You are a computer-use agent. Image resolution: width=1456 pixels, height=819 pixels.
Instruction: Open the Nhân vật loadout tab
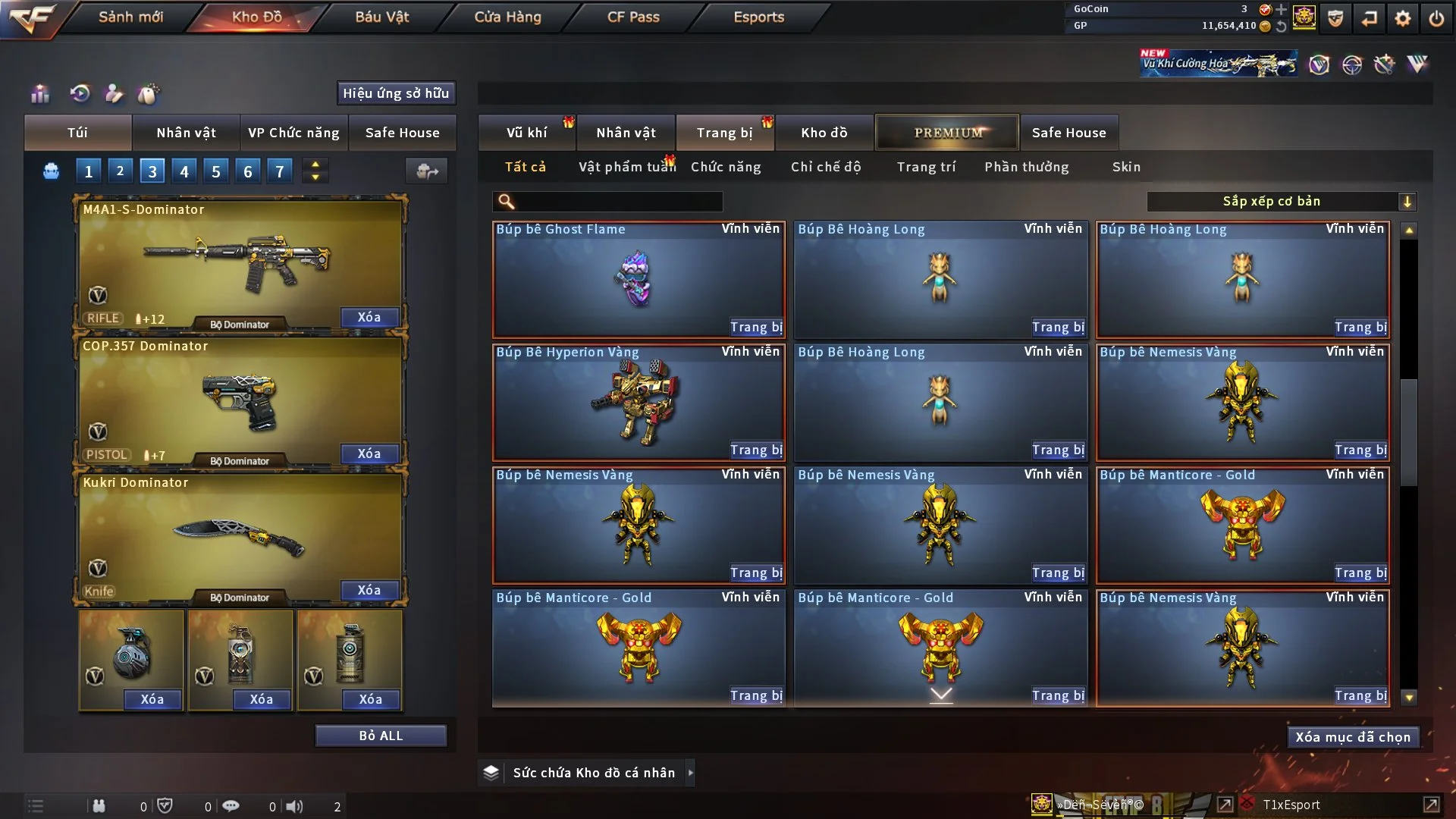pyautogui.click(x=186, y=133)
